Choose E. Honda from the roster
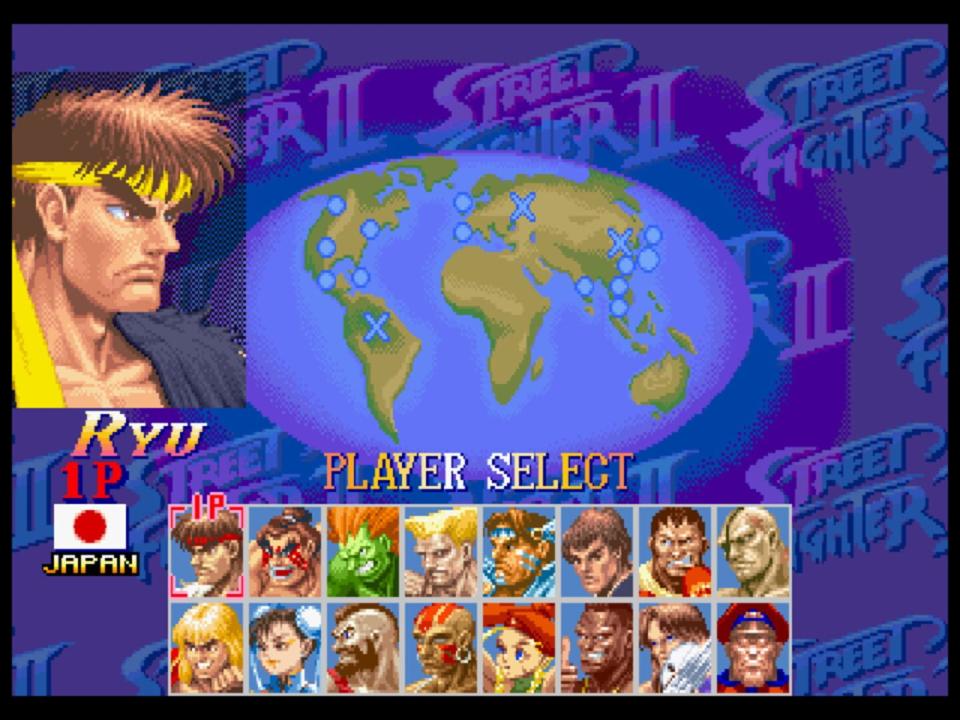 pos(285,552)
